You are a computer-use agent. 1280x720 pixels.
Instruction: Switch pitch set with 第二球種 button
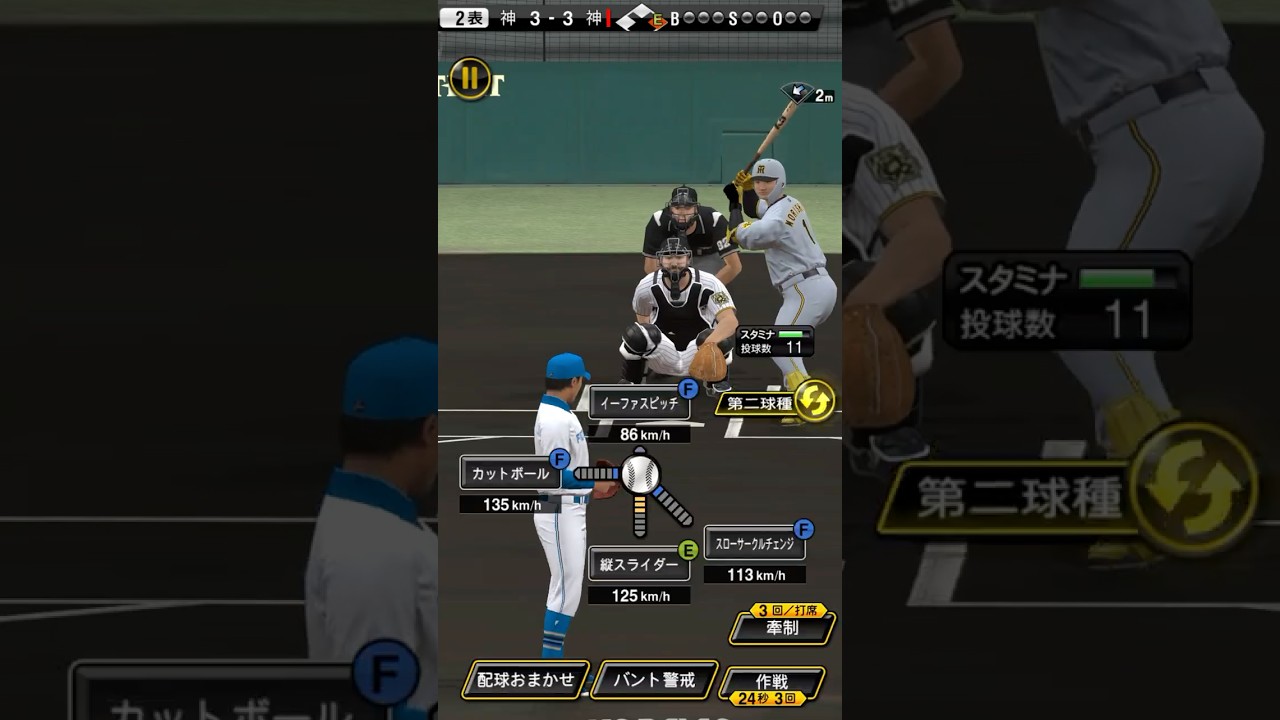pyautogui.click(x=777, y=403)
